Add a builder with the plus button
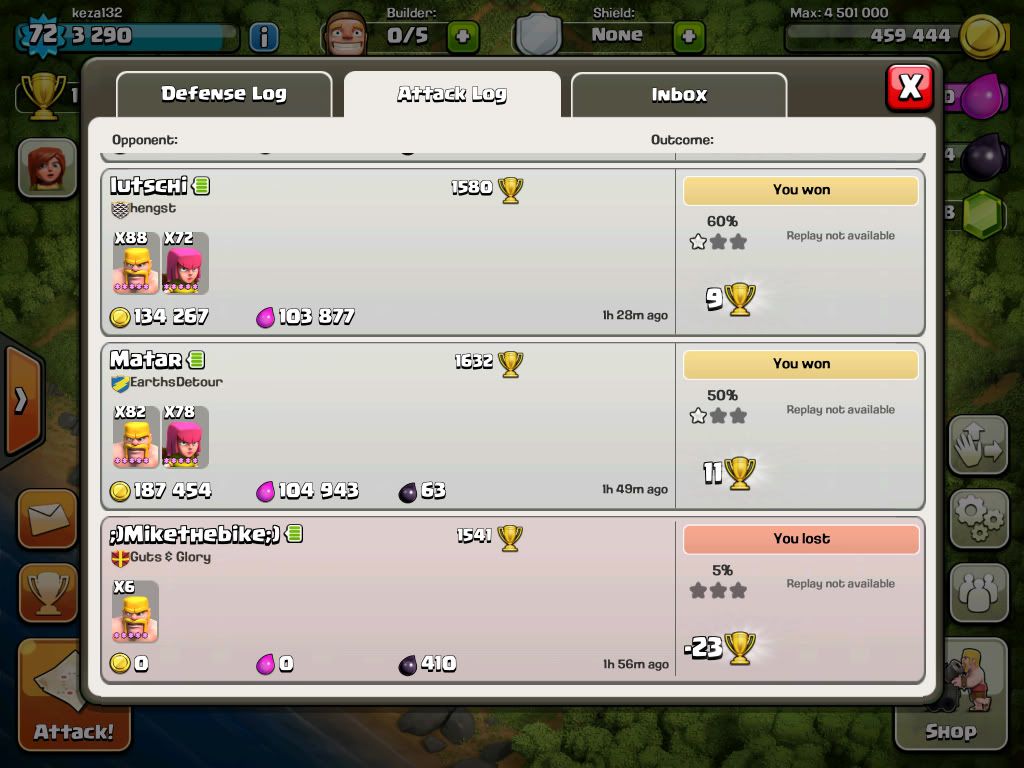The height and width of the screenshot is (768, 1024). coord(463,38)
